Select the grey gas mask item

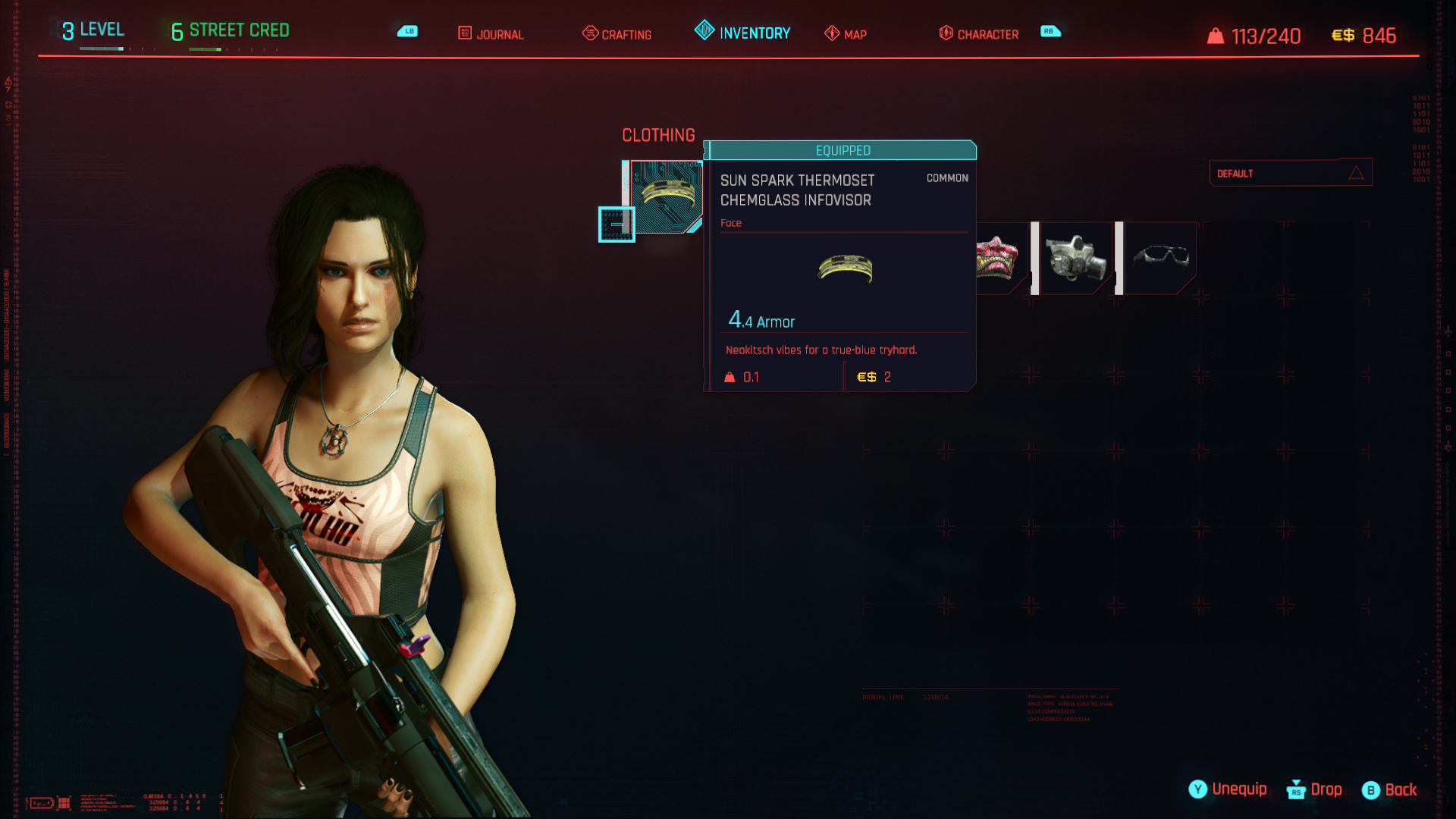(x=1075, y=258)
